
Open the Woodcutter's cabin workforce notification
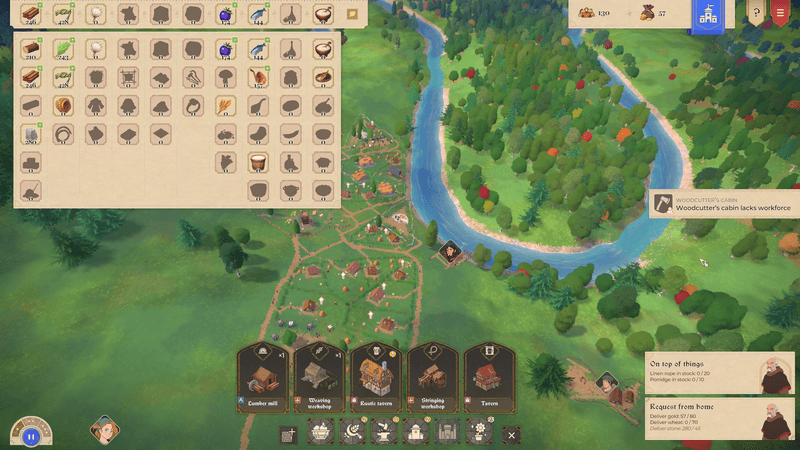(722, 203)
